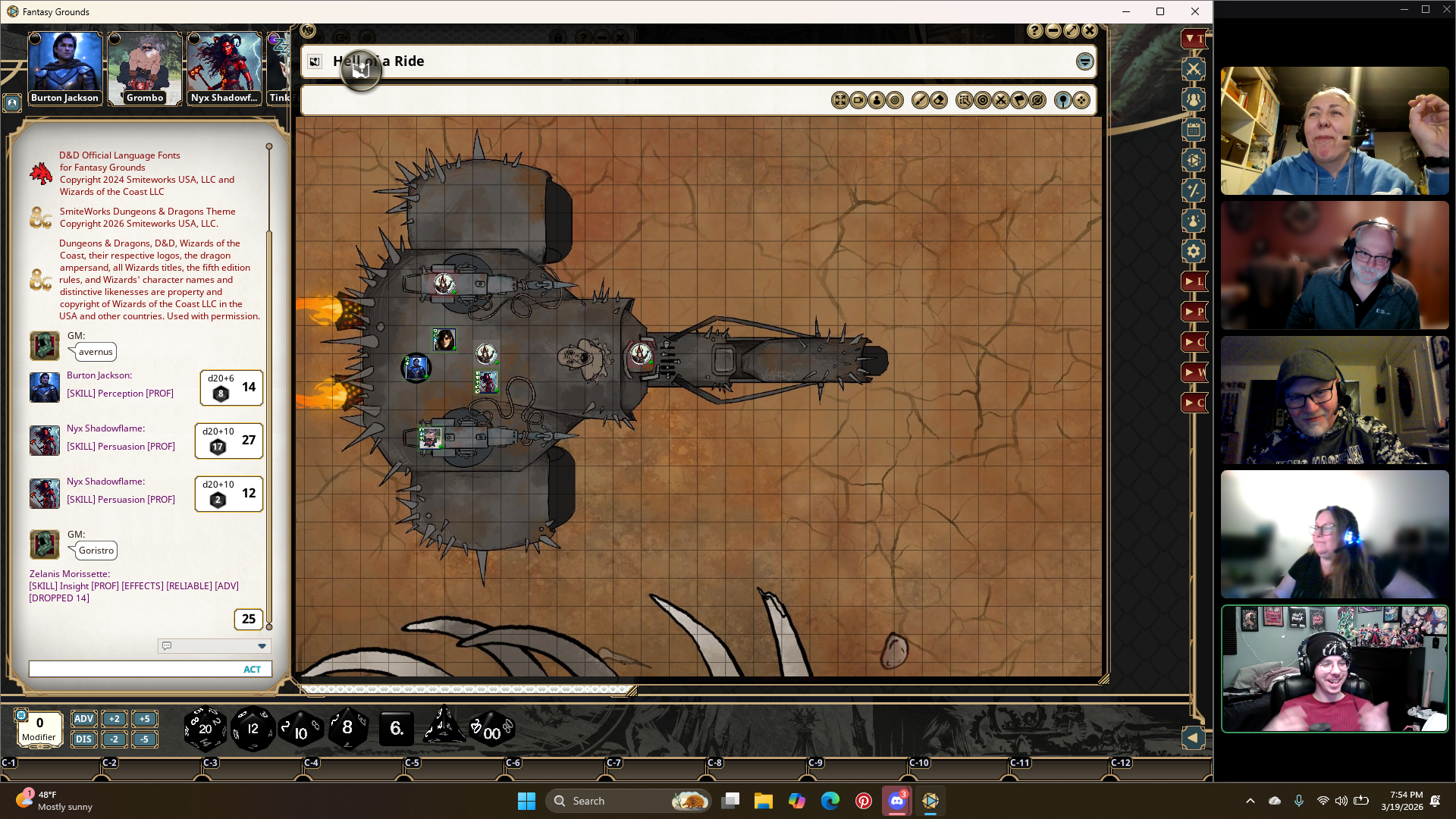This screenshot has width=1456, height=819.
Task: Select the paintbrush drawing tool
Action: pyautogui.click(x=920, y=101)
